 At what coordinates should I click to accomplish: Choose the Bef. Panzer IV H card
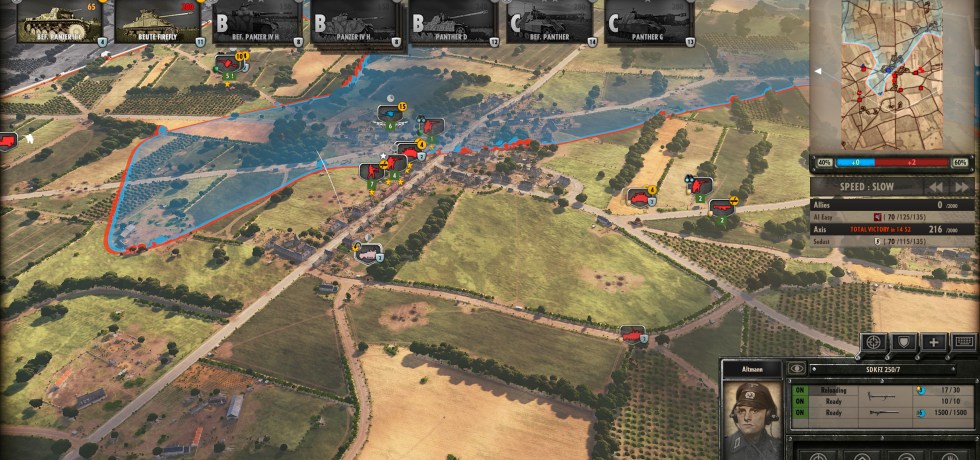coord(256,22)
